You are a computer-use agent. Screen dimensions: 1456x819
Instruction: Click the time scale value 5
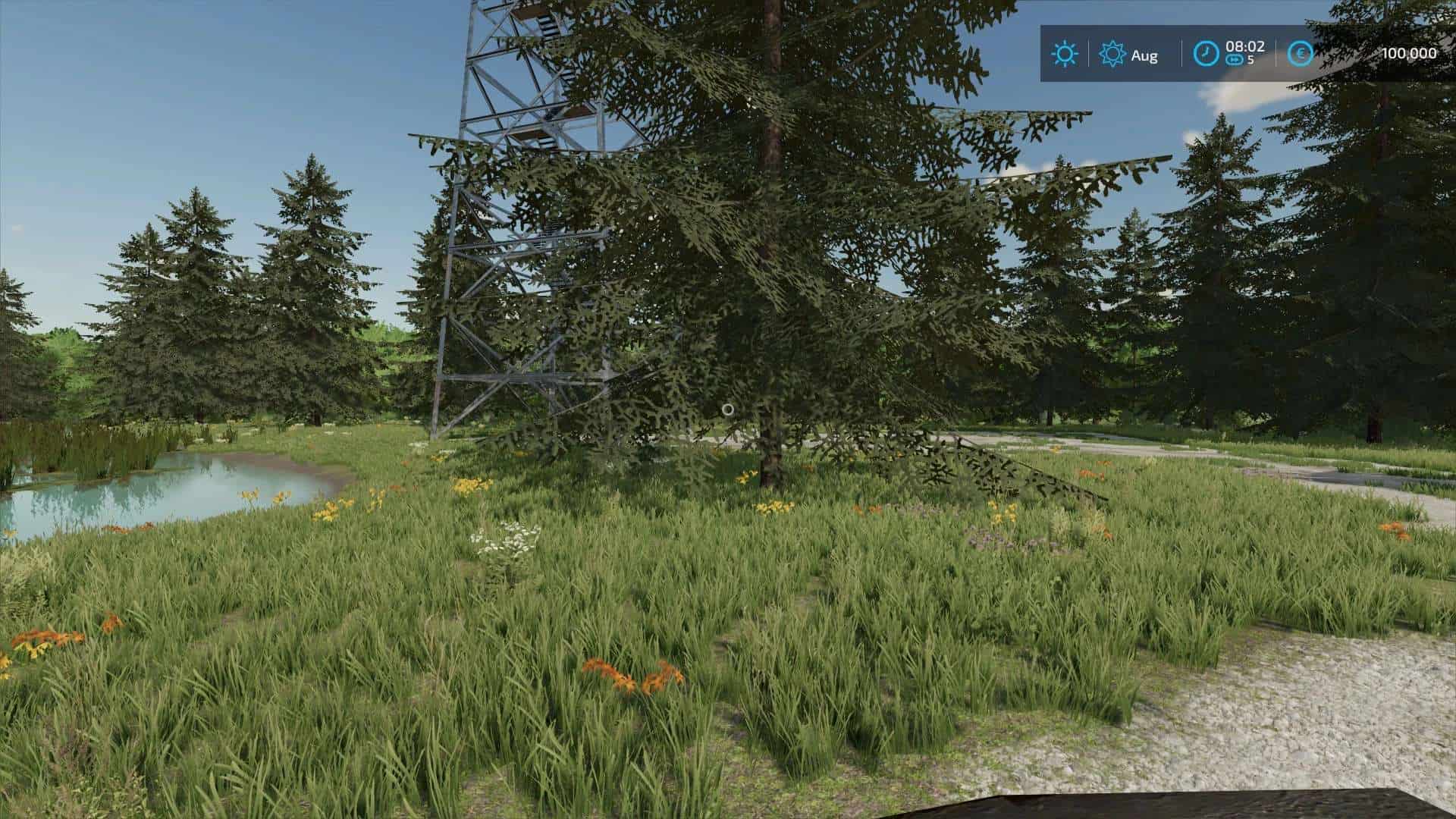pyautogui.click(x=1253, y=59)
